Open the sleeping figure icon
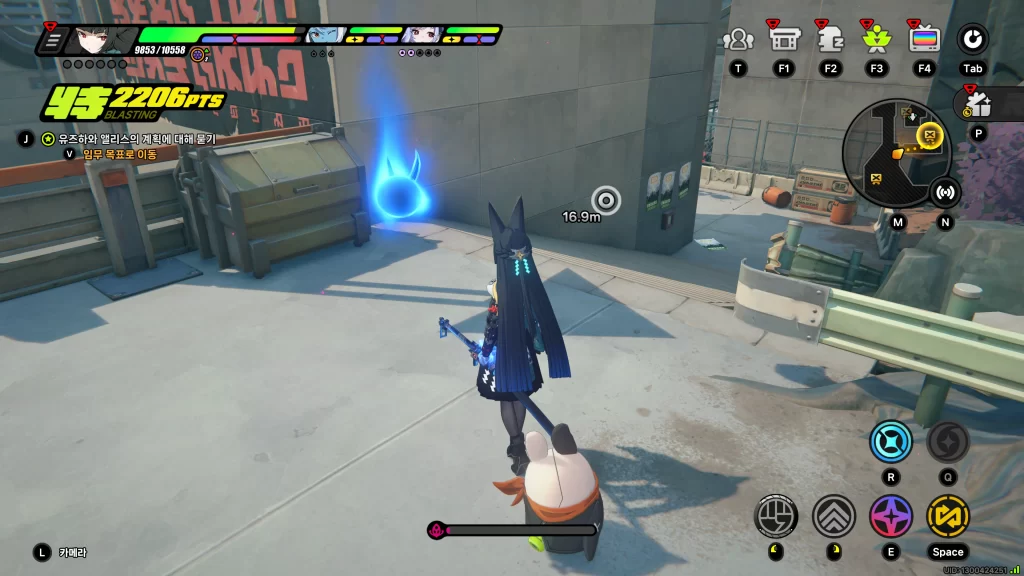1024x576 pixels. pos(830,39)
